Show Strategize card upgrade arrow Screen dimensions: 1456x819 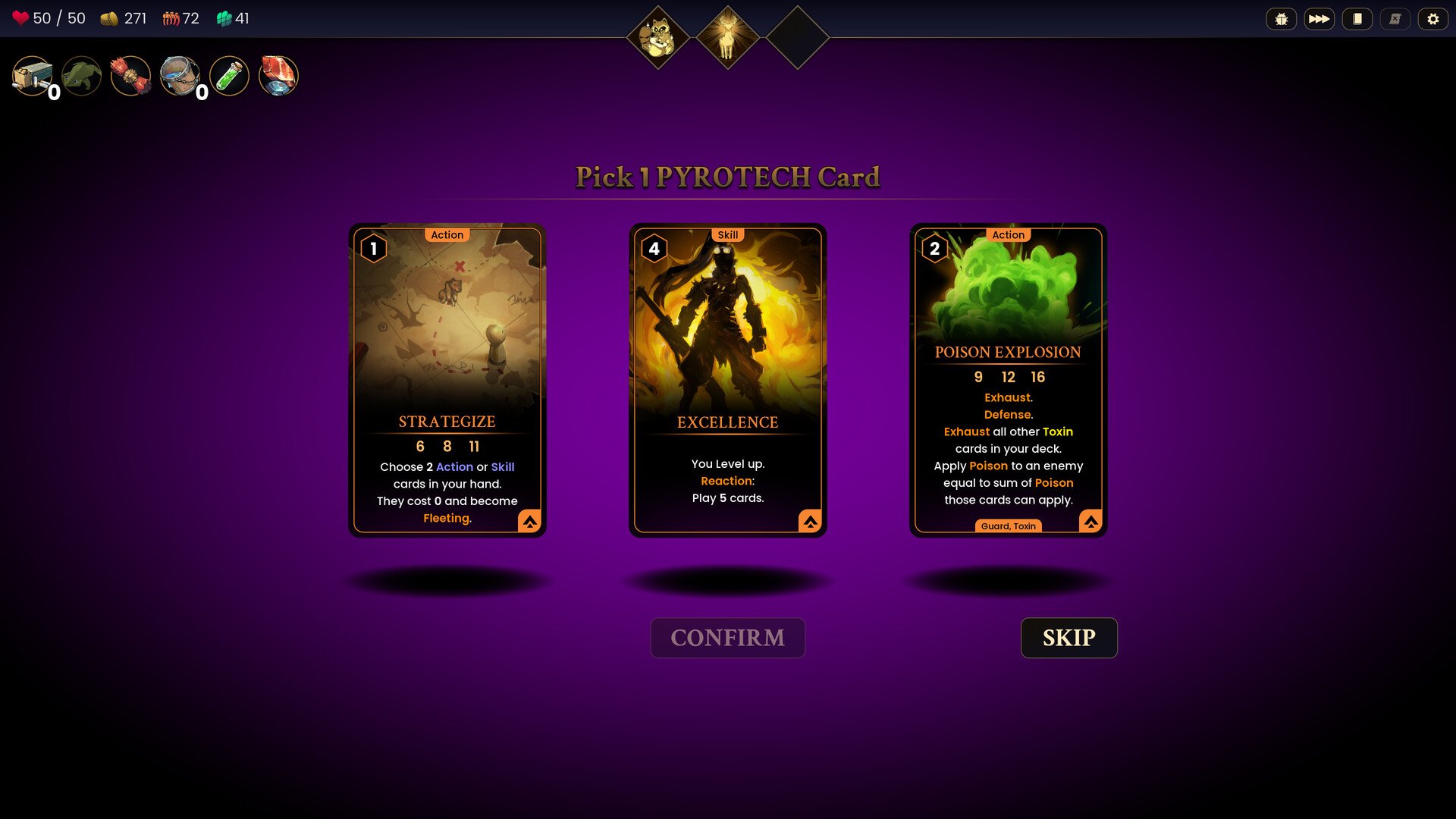(x=529, y=521)
